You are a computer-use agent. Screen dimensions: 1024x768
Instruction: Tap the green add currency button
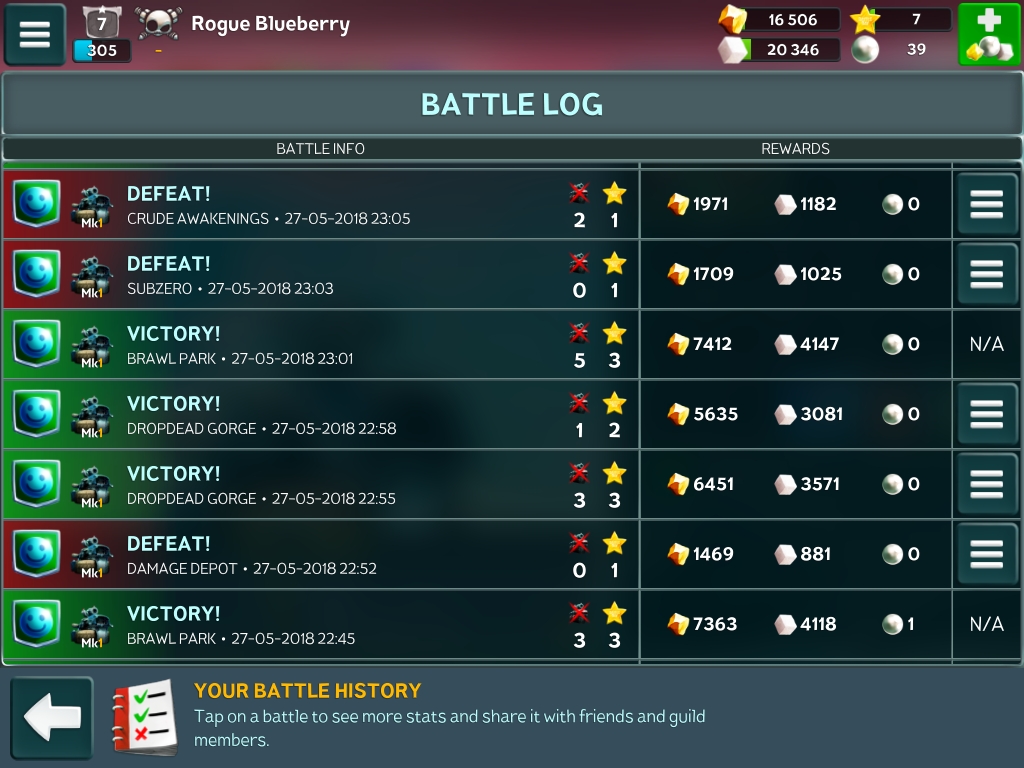[989, 34]
